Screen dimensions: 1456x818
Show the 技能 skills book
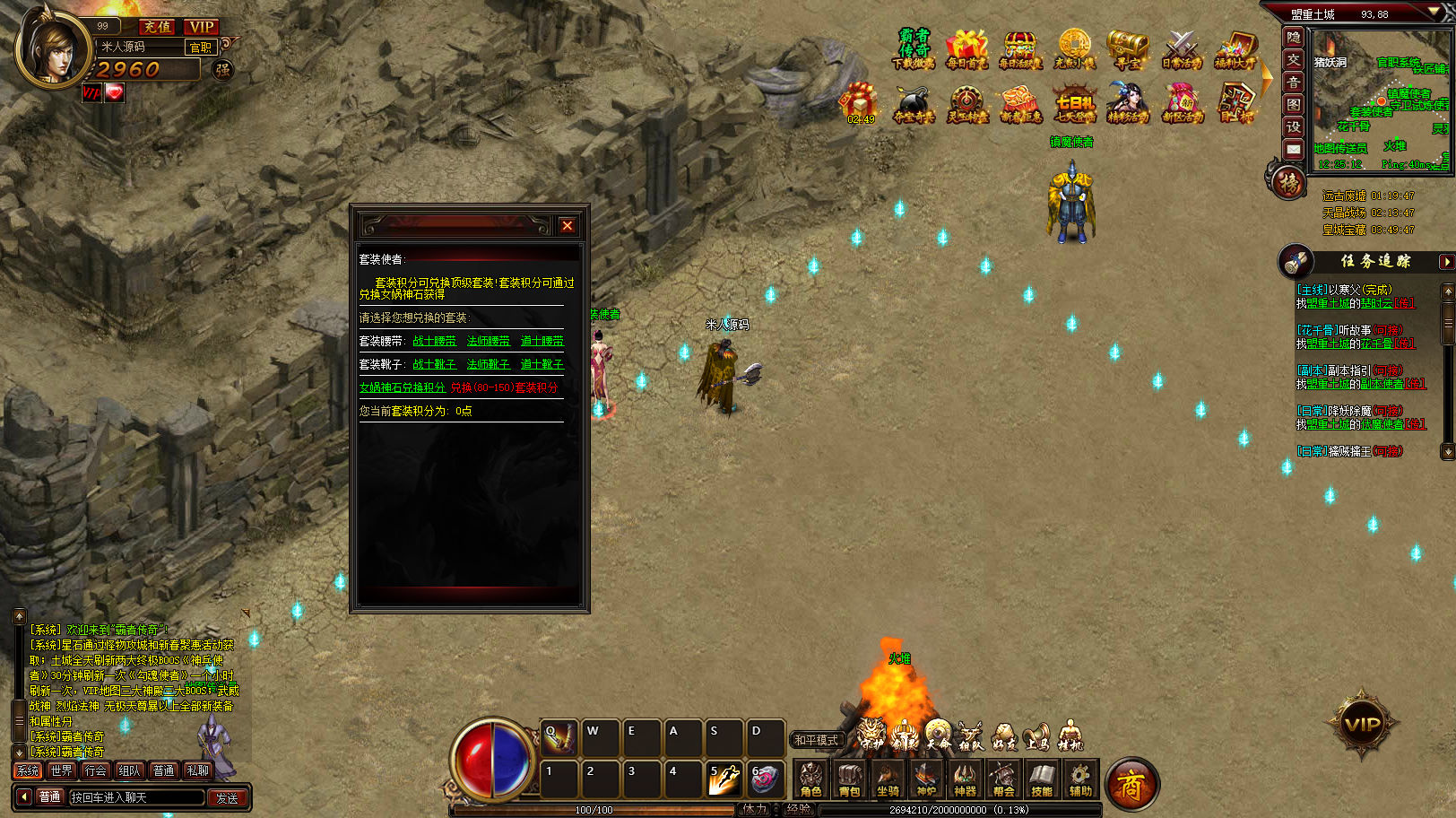click(1042, 779)
